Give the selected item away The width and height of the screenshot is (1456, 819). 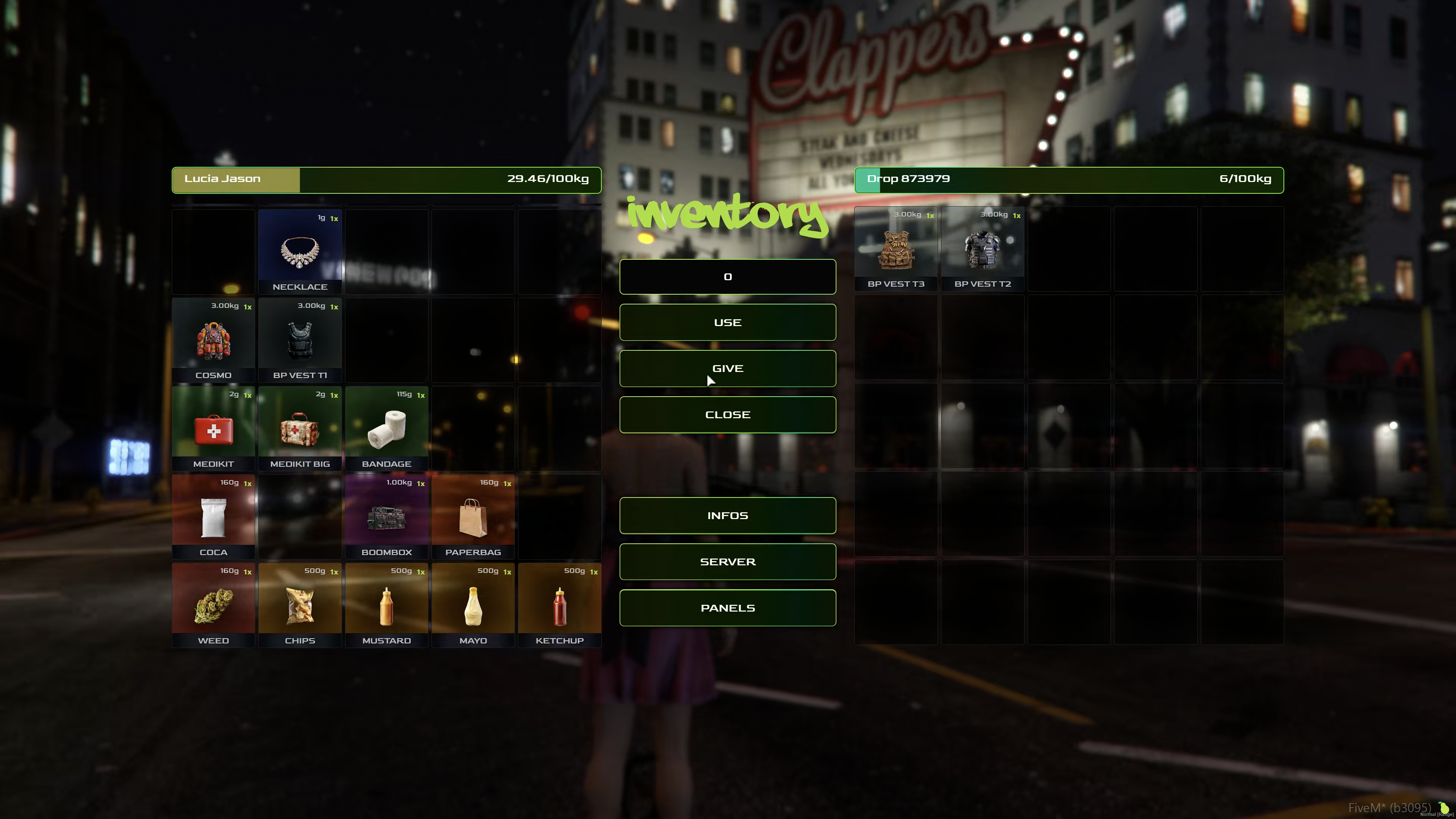[x=728, y=369]
